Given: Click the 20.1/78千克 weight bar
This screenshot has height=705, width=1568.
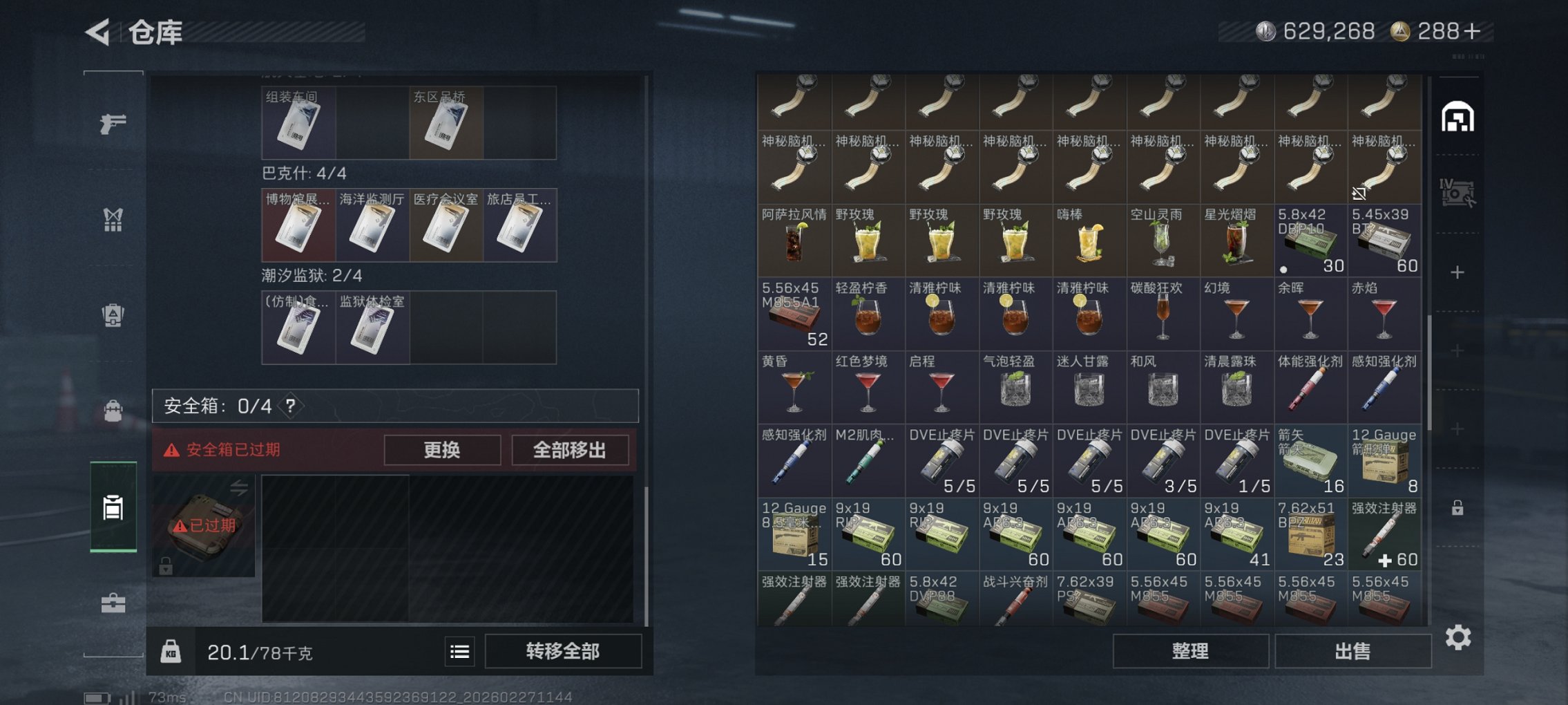Looking at the screenshot, I should pyautogui.click(x=259, y=652).
